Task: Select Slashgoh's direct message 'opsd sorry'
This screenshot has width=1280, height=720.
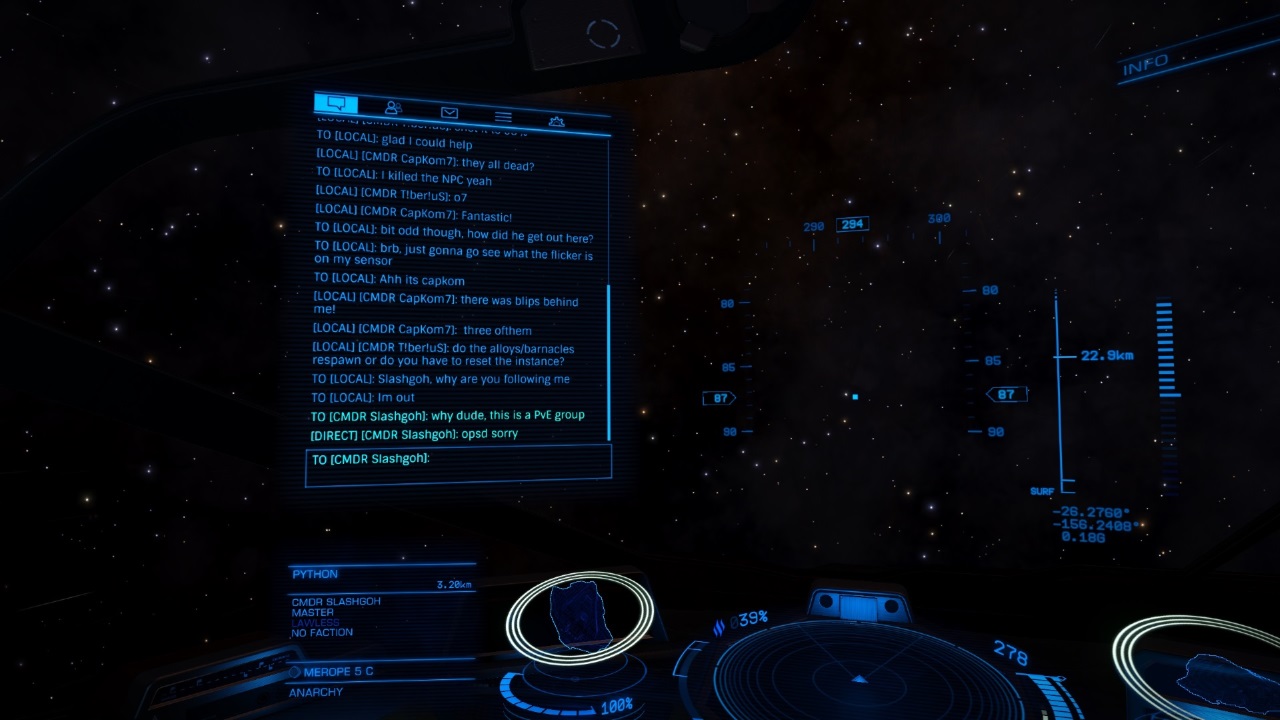Action: tap(415, 433)
